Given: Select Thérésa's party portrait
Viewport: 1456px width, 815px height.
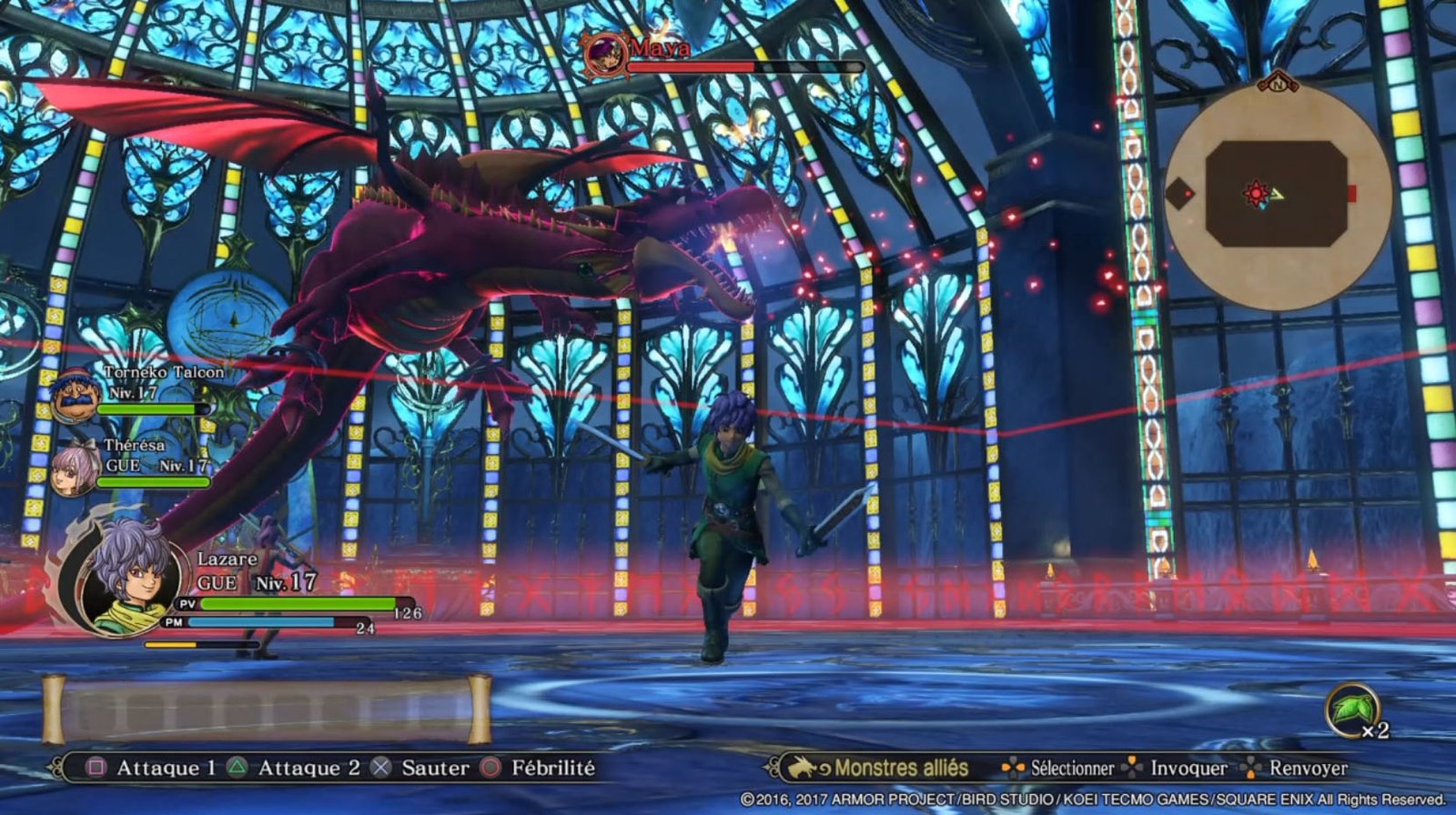Looking at the screenshot, I should pyautogui.click(x=75, y=468).
